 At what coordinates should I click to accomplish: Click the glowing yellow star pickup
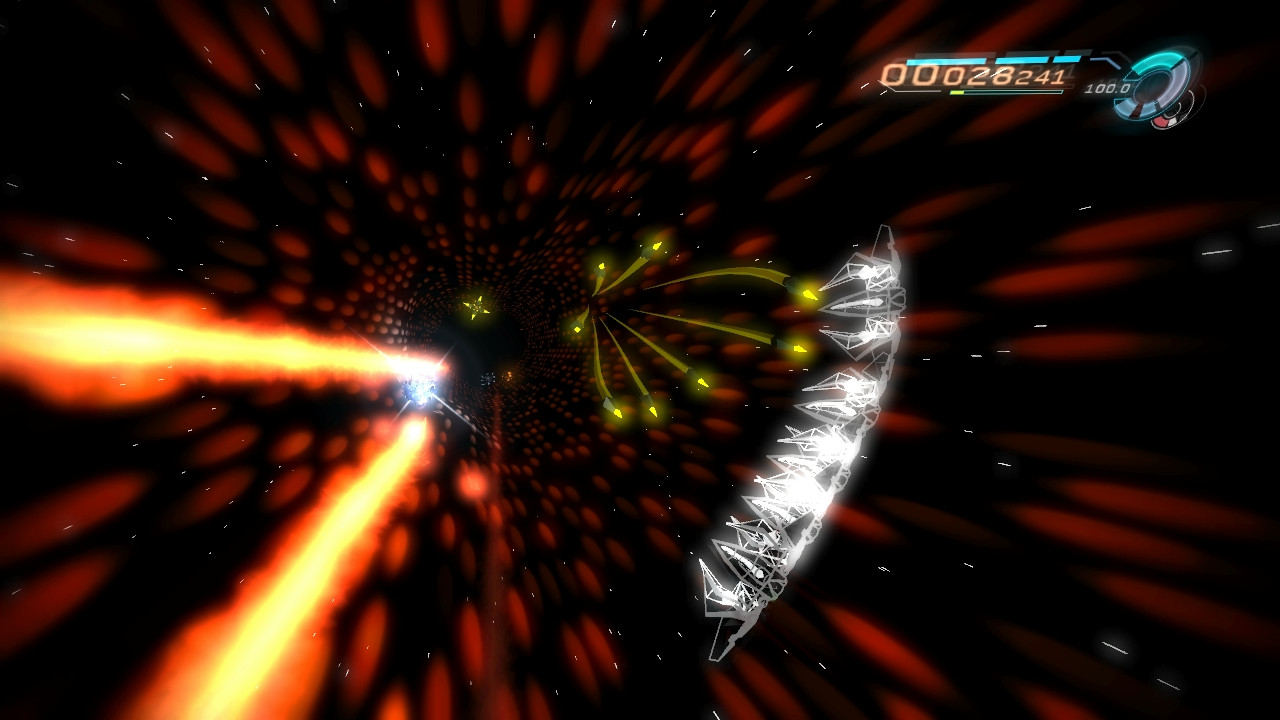pyautogui.click(x=476, y=309)
